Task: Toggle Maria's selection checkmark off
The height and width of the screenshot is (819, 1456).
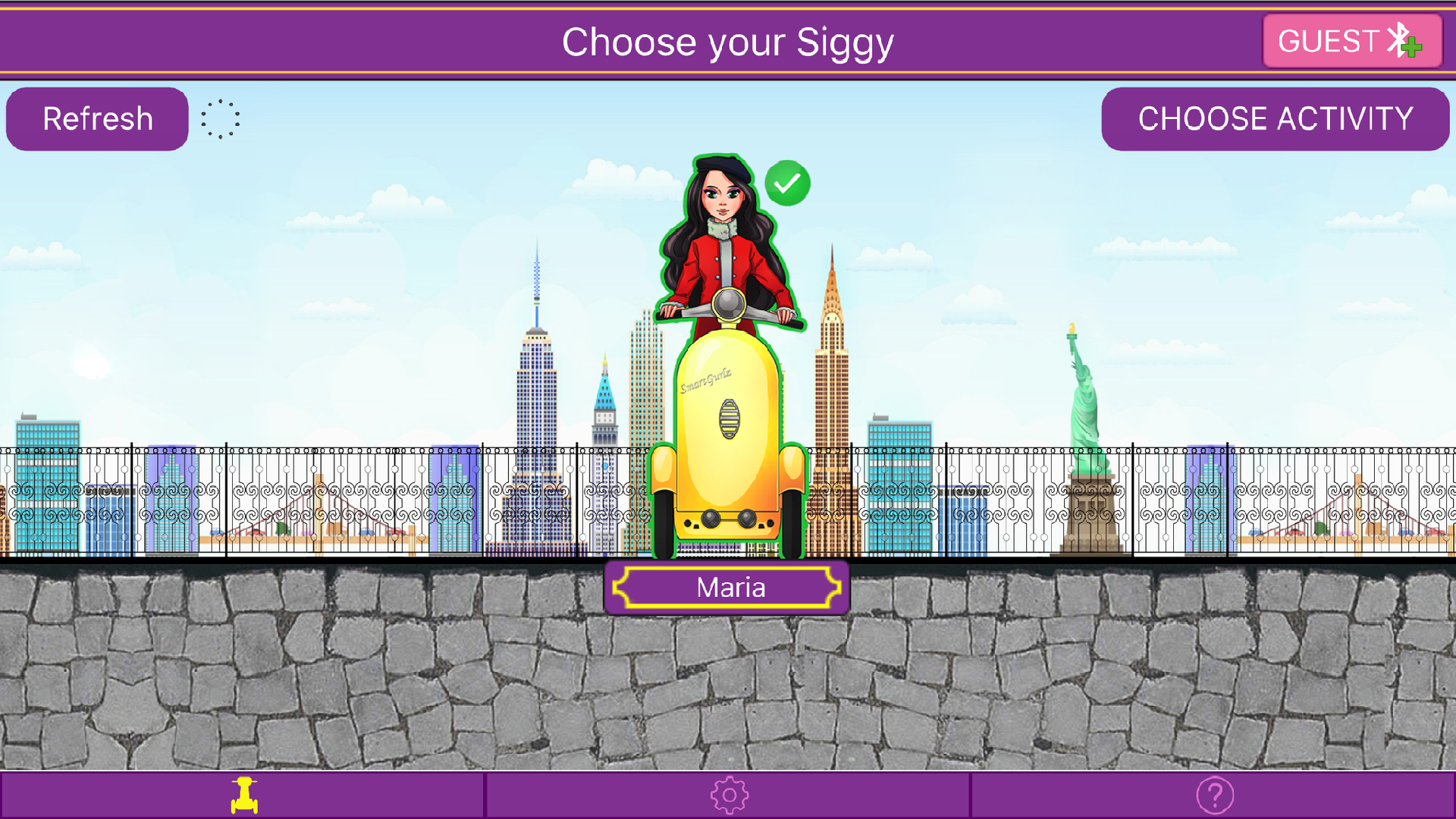Action: pyautogui.click(x=787, y=182)
